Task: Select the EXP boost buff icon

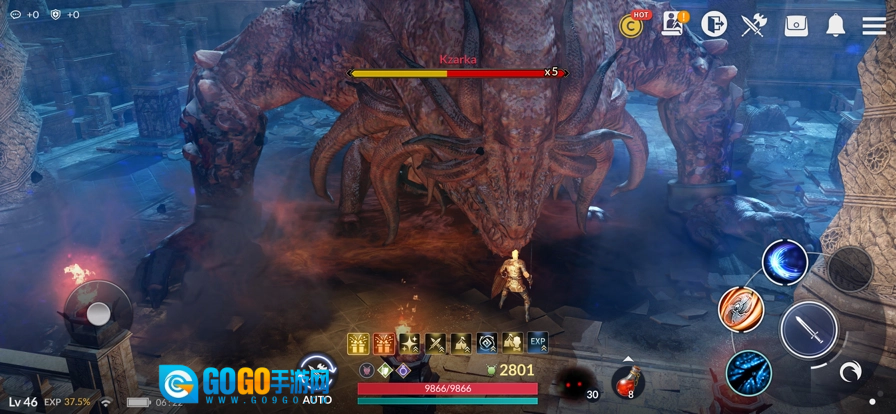Action: point(538,344)
